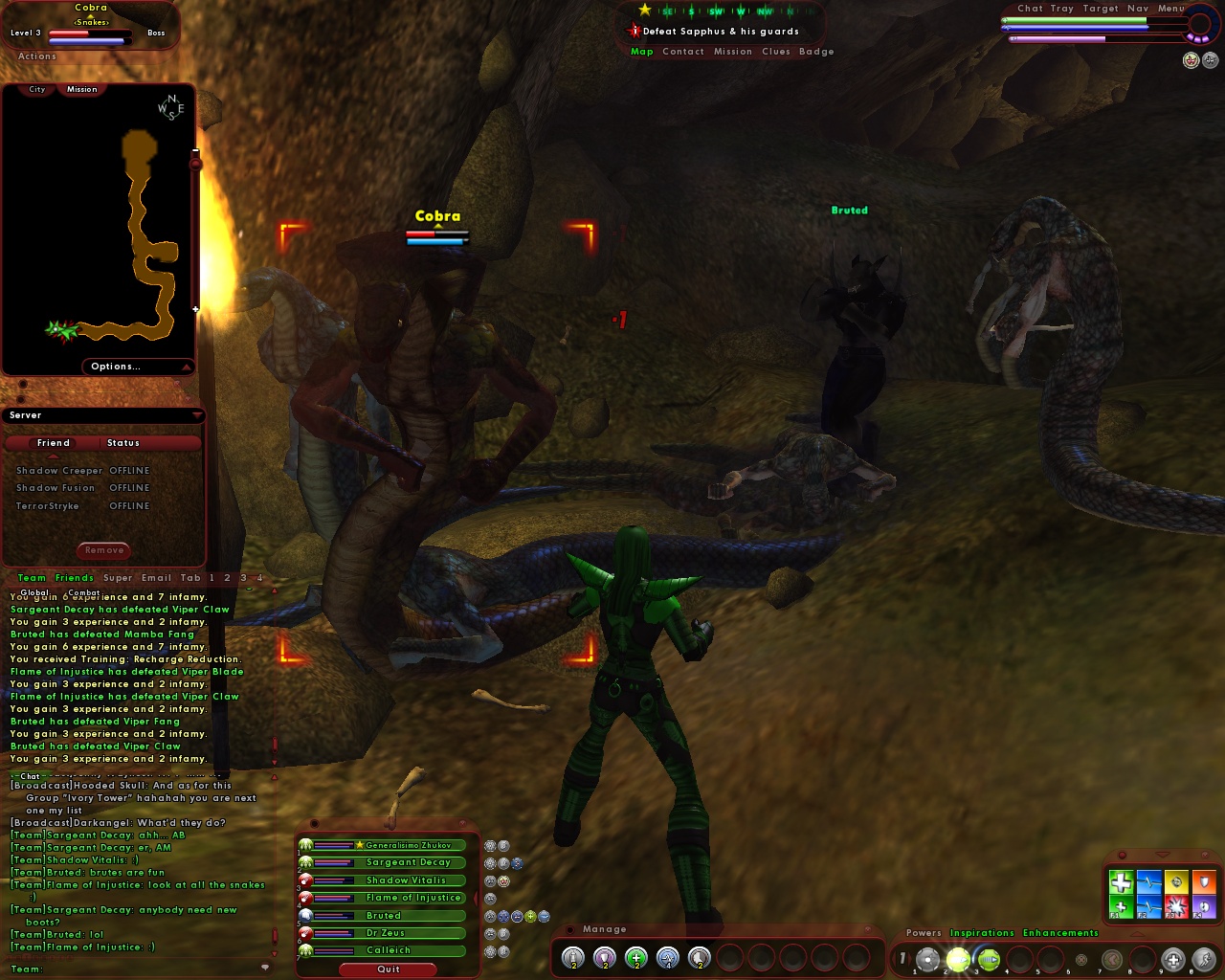The image size is (1225, 980).
Task: Click Remove in the friends list
Action: point(103,550)
